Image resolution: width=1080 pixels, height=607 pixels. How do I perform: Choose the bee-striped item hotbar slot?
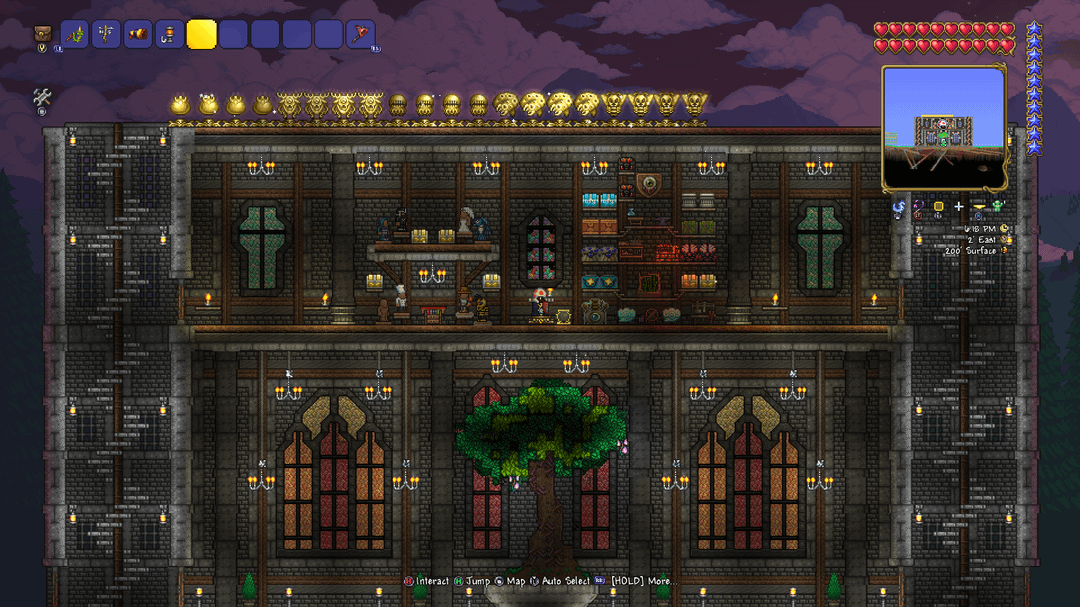(138, 35)
